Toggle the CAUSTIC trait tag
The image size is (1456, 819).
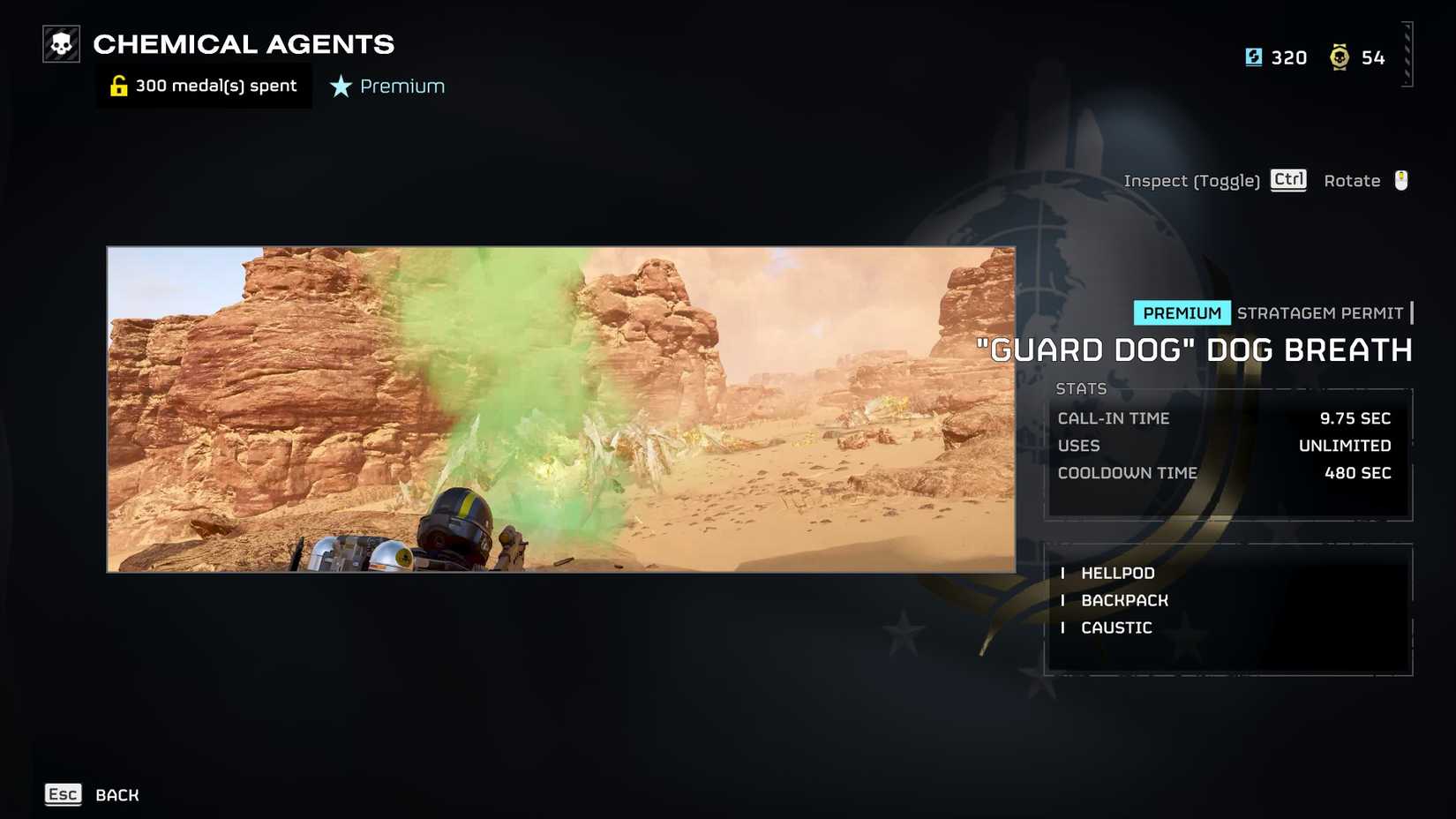(x=1116, y=627)
